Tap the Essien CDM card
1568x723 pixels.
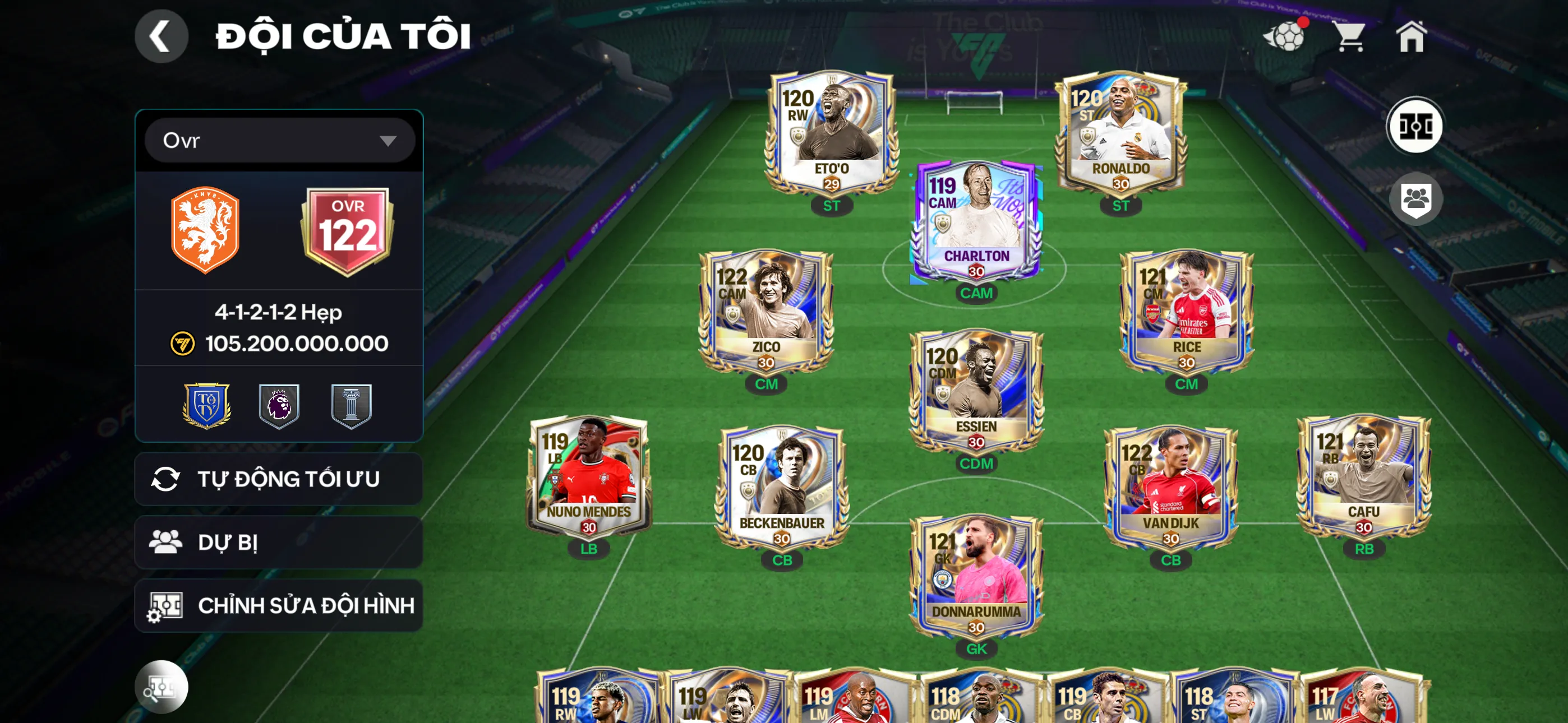[976, 391]
